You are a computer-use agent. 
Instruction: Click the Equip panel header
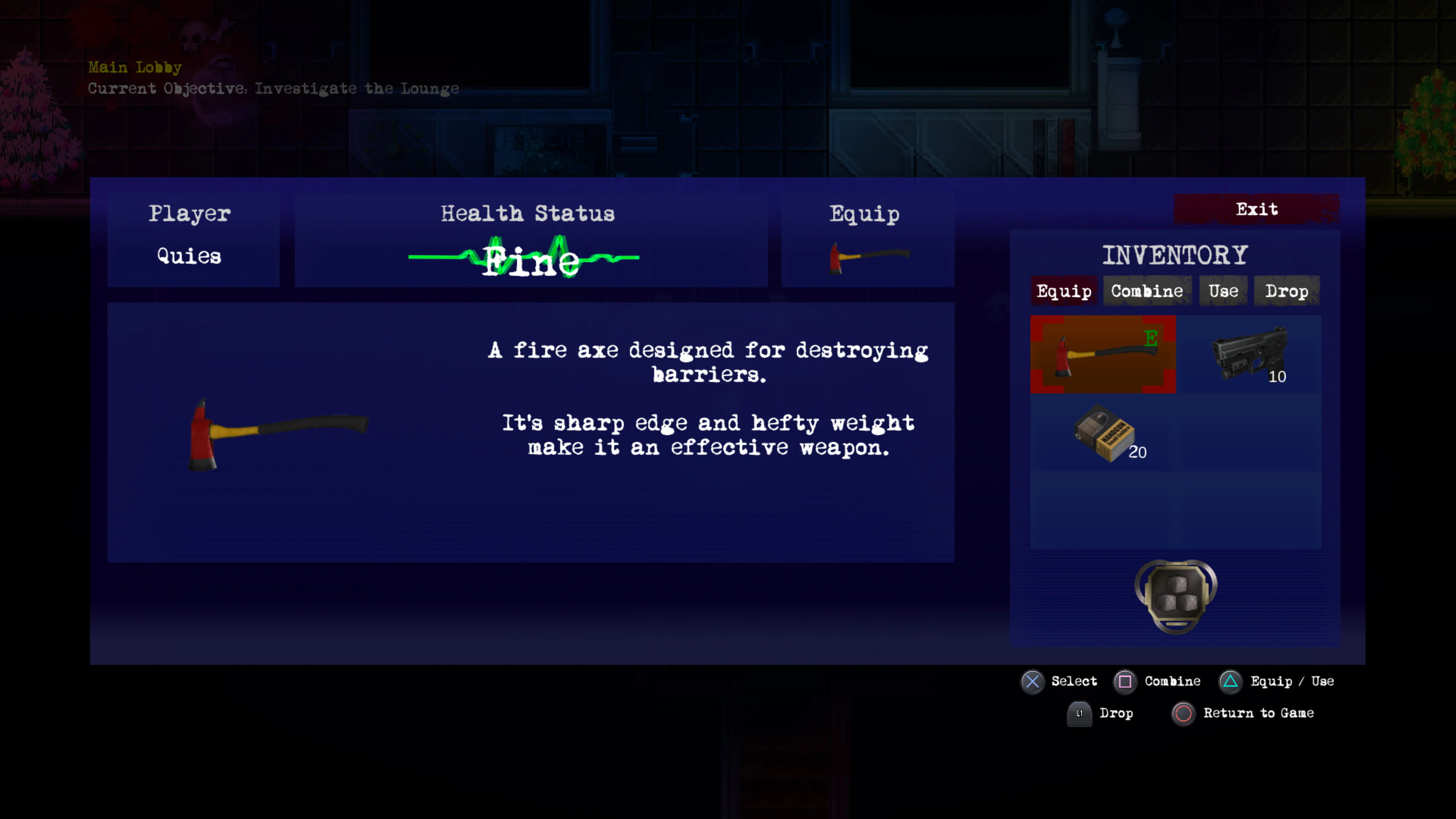[x=864, y=213]
